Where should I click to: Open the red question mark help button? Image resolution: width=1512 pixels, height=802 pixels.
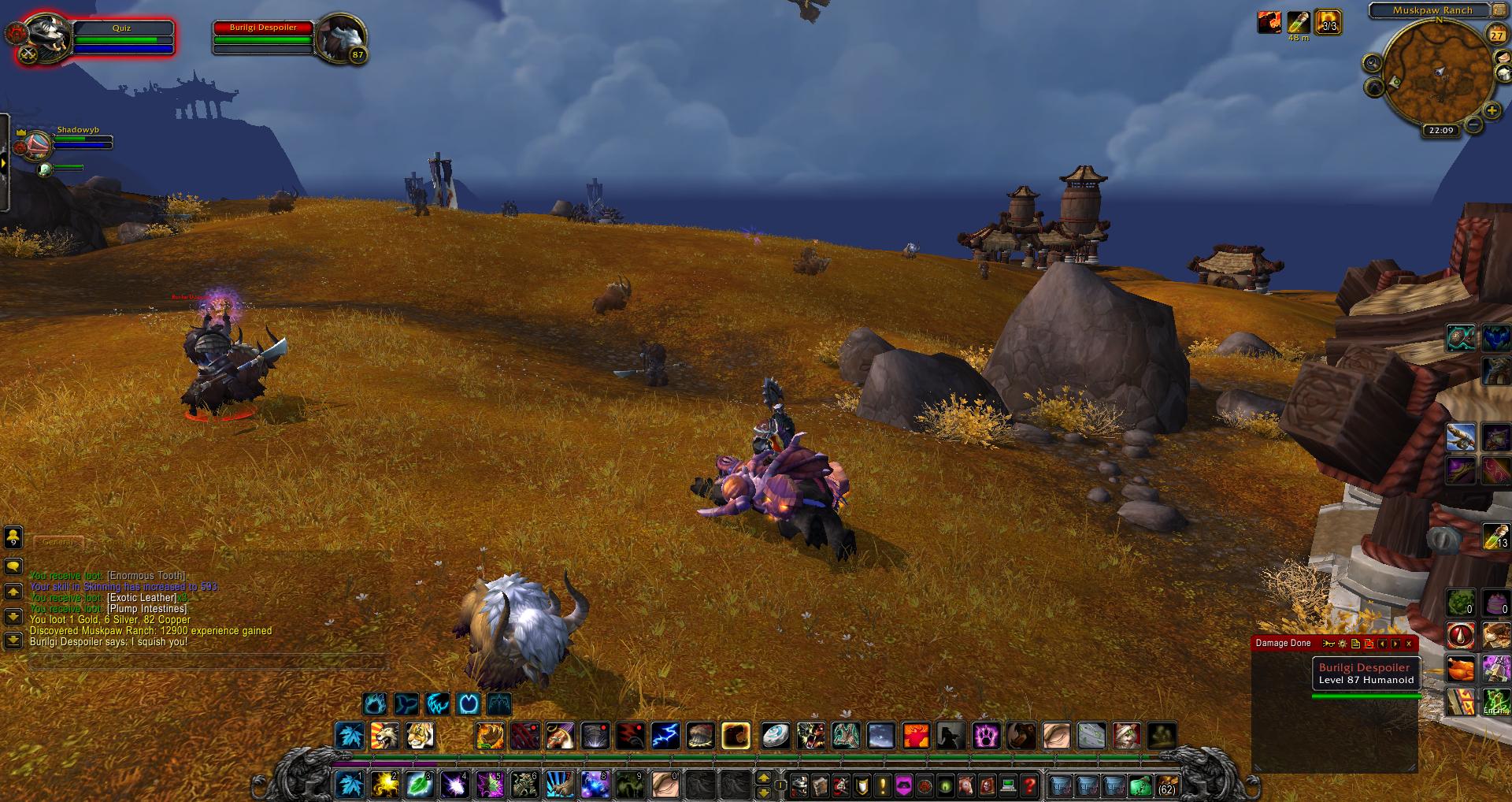click(1029, 785)
